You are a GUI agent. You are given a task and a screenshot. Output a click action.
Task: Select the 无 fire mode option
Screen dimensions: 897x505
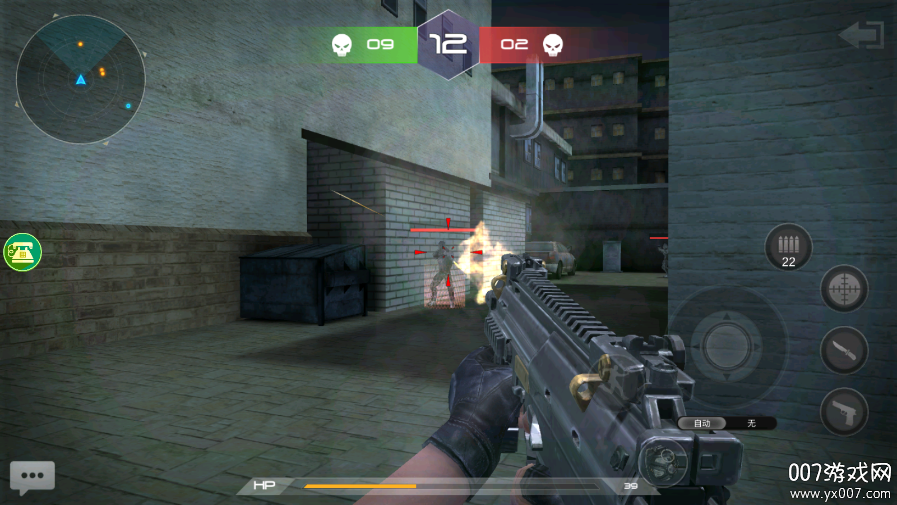point(752,423)
